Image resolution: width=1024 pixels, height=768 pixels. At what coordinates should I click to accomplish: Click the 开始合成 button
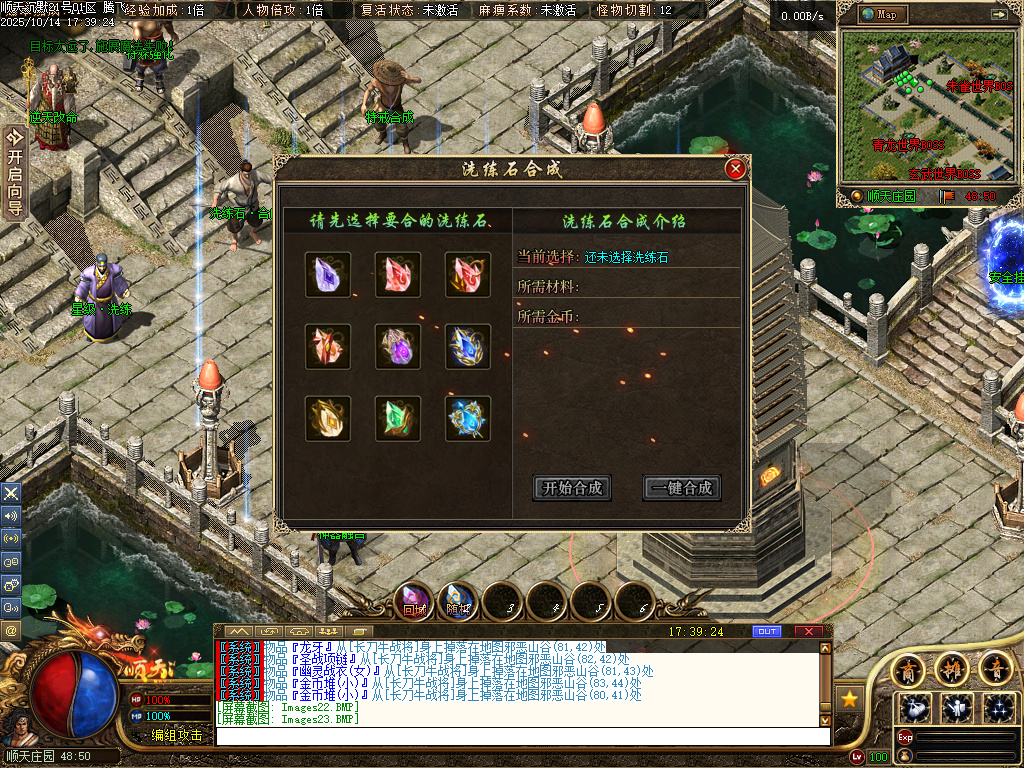(x=572, y=488)
